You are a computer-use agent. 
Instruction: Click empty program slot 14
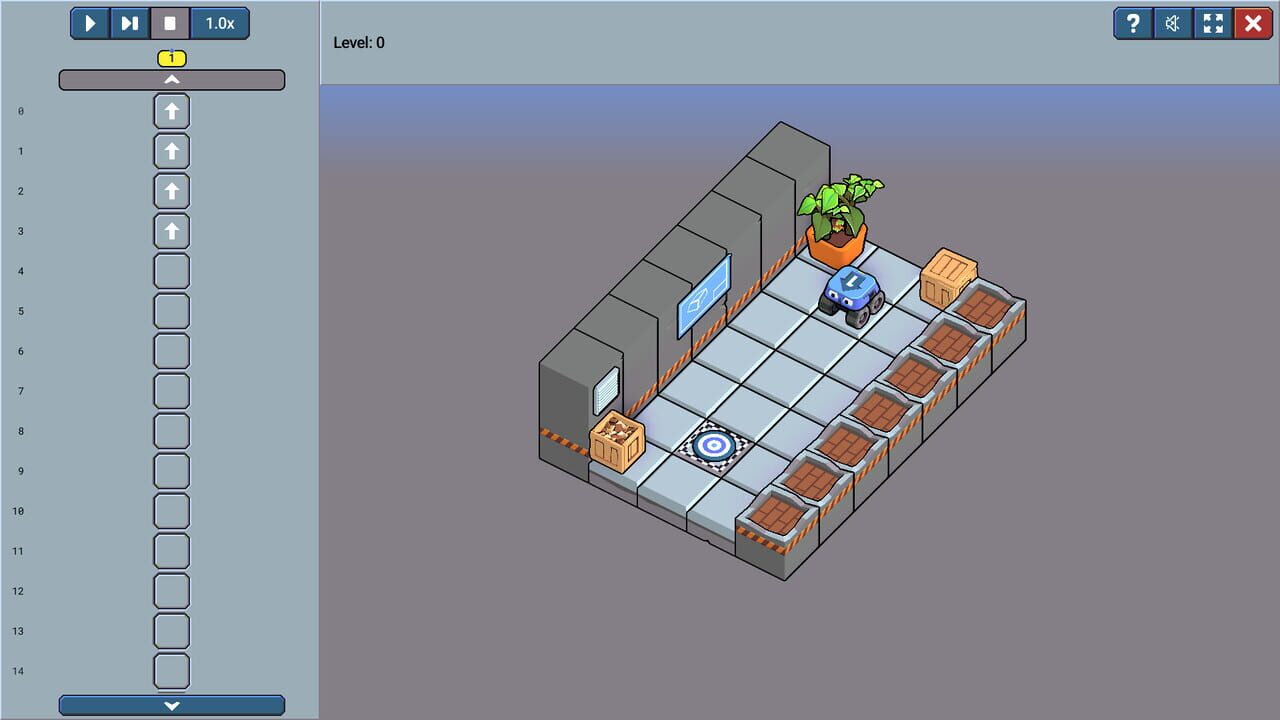click(171, 671)
